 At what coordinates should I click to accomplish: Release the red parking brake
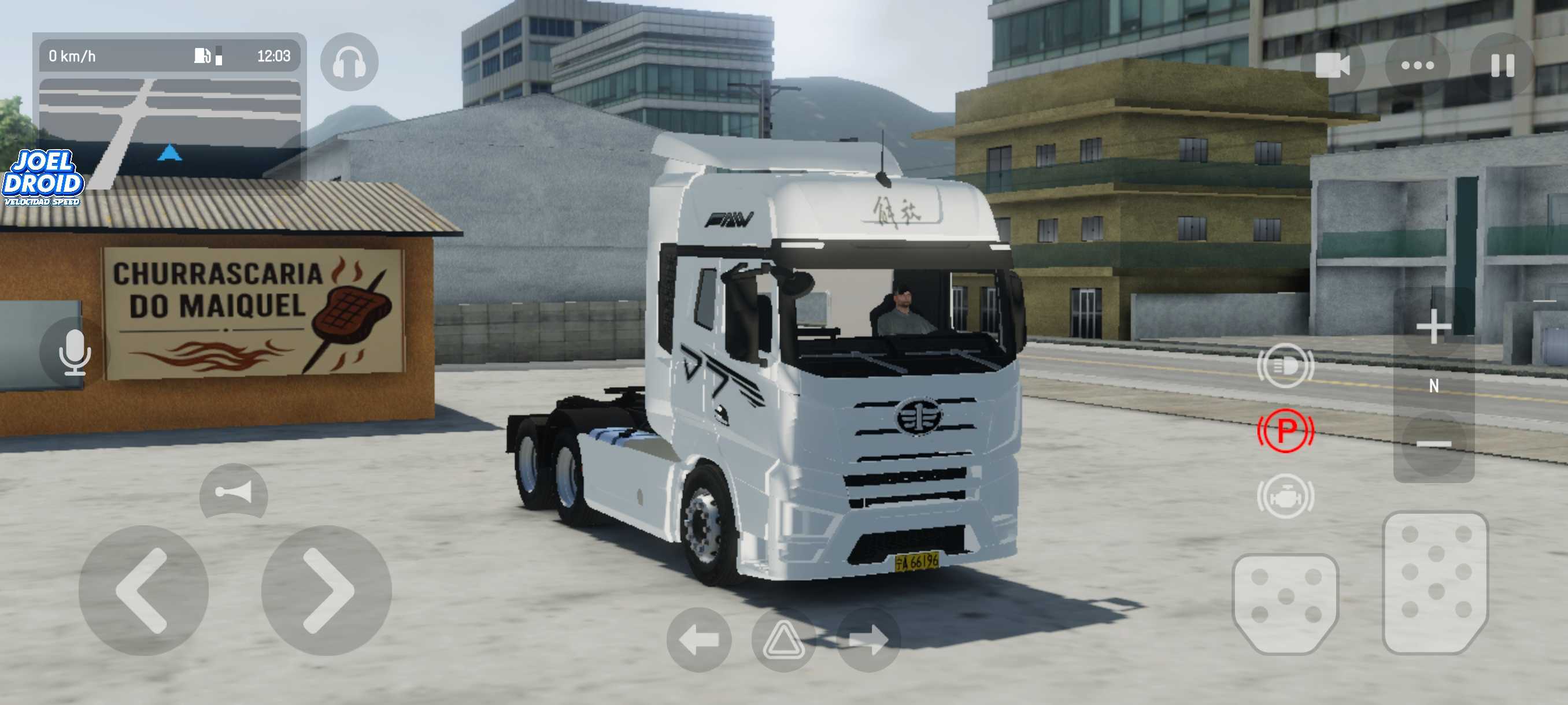[x=1285, y=431]
